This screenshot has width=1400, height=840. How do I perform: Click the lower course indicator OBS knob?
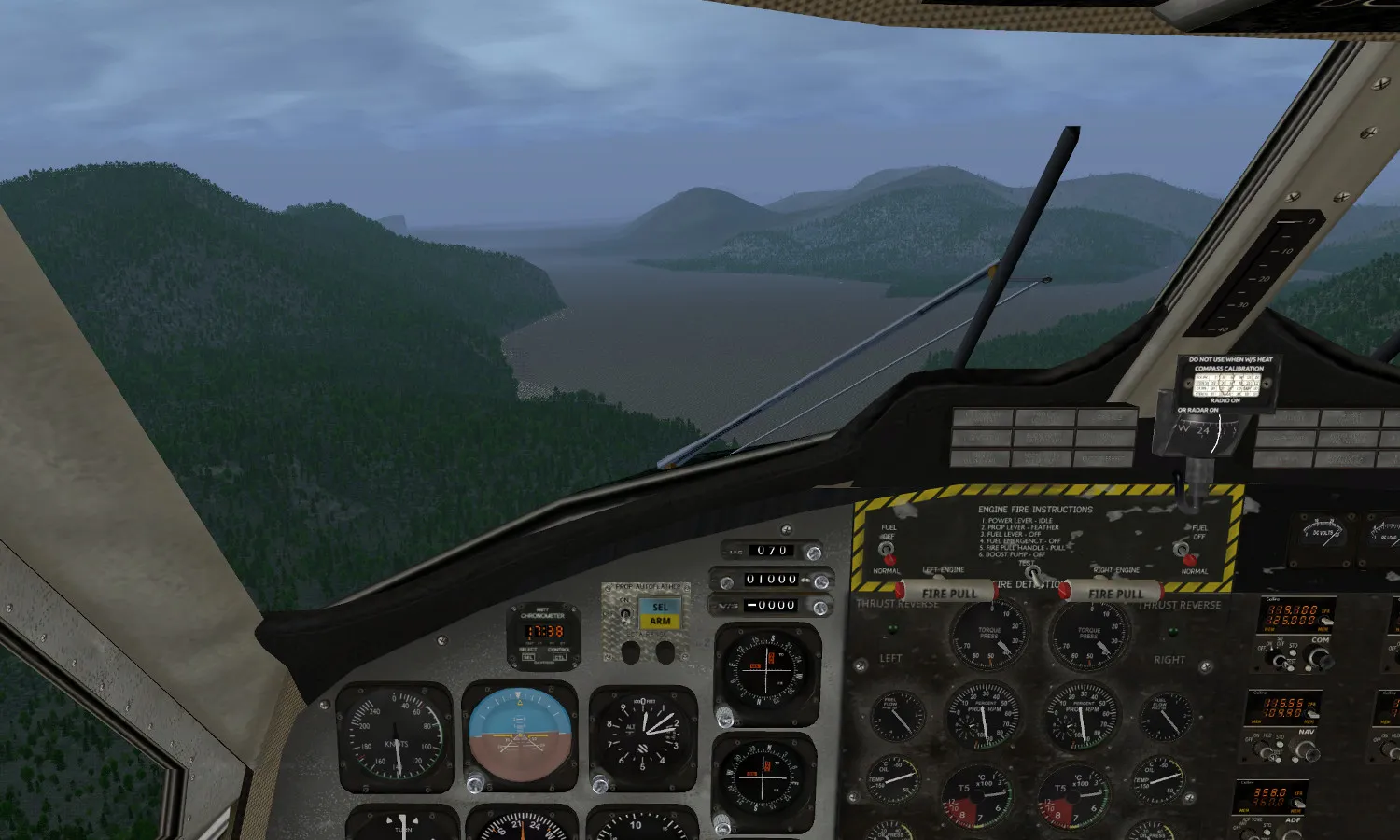click(722, 823)
